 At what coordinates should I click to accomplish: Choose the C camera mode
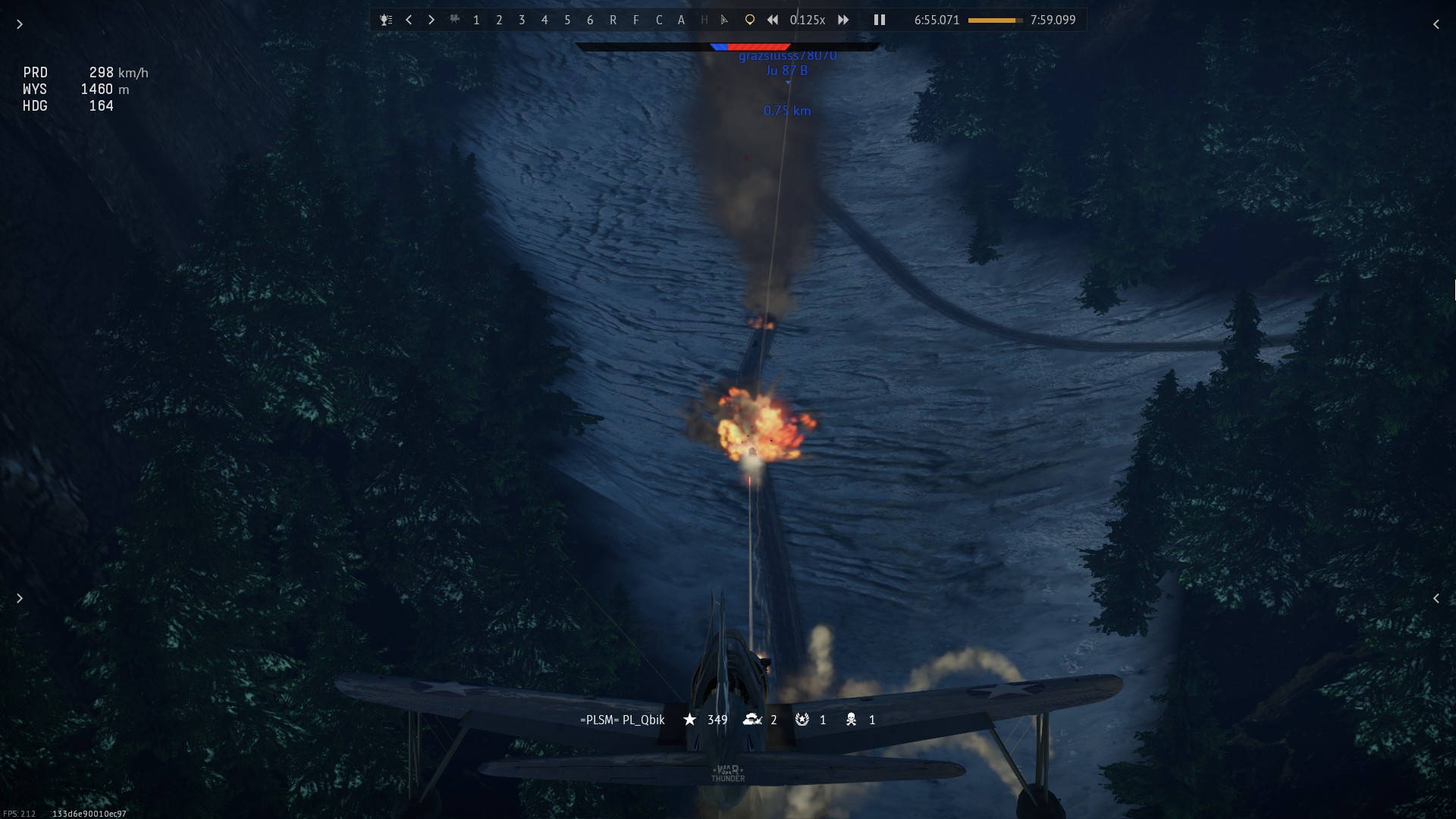[658, 20]
